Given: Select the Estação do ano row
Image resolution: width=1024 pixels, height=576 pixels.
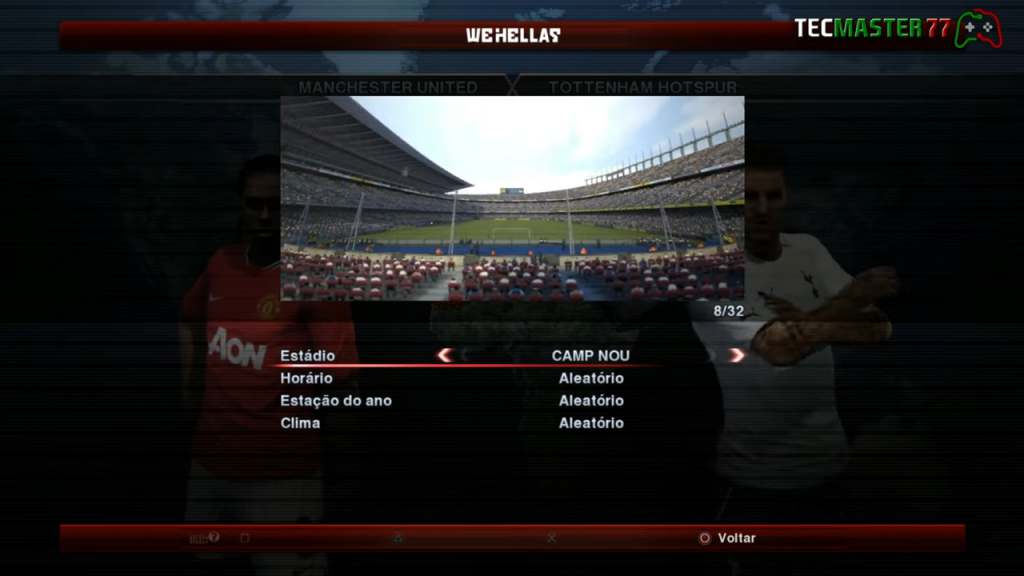Looking at the screenshot, I should (336, 400).
